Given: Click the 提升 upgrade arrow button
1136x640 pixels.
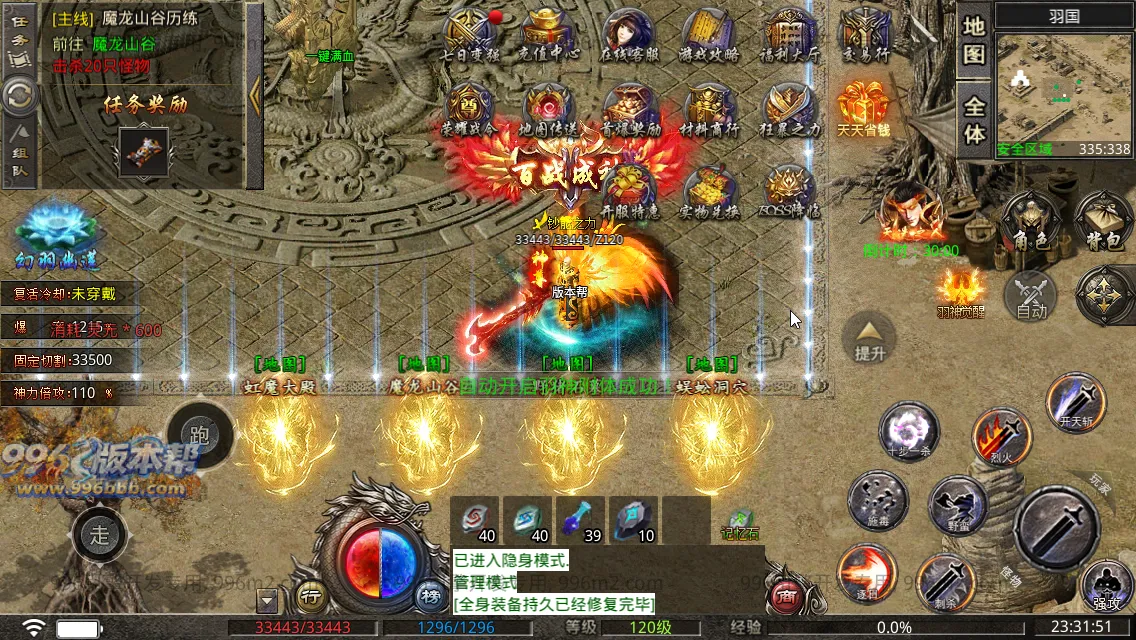Looking at the screenshot, I should click(x=868, y=337).
